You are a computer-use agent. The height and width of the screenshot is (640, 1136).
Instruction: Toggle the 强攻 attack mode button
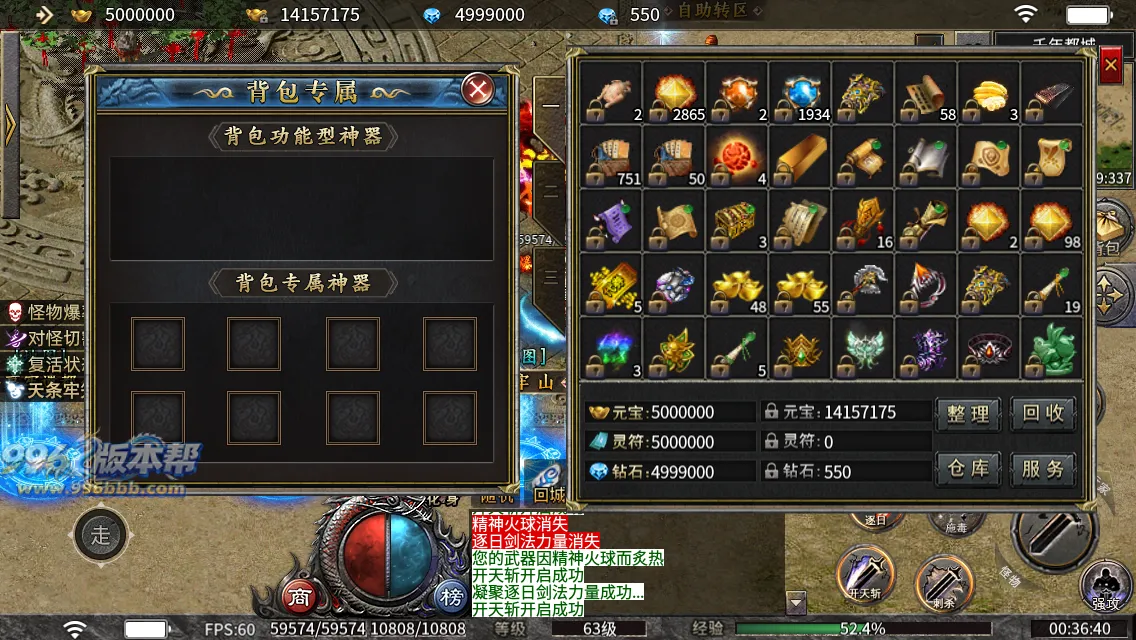click(x=1106, y=586)
